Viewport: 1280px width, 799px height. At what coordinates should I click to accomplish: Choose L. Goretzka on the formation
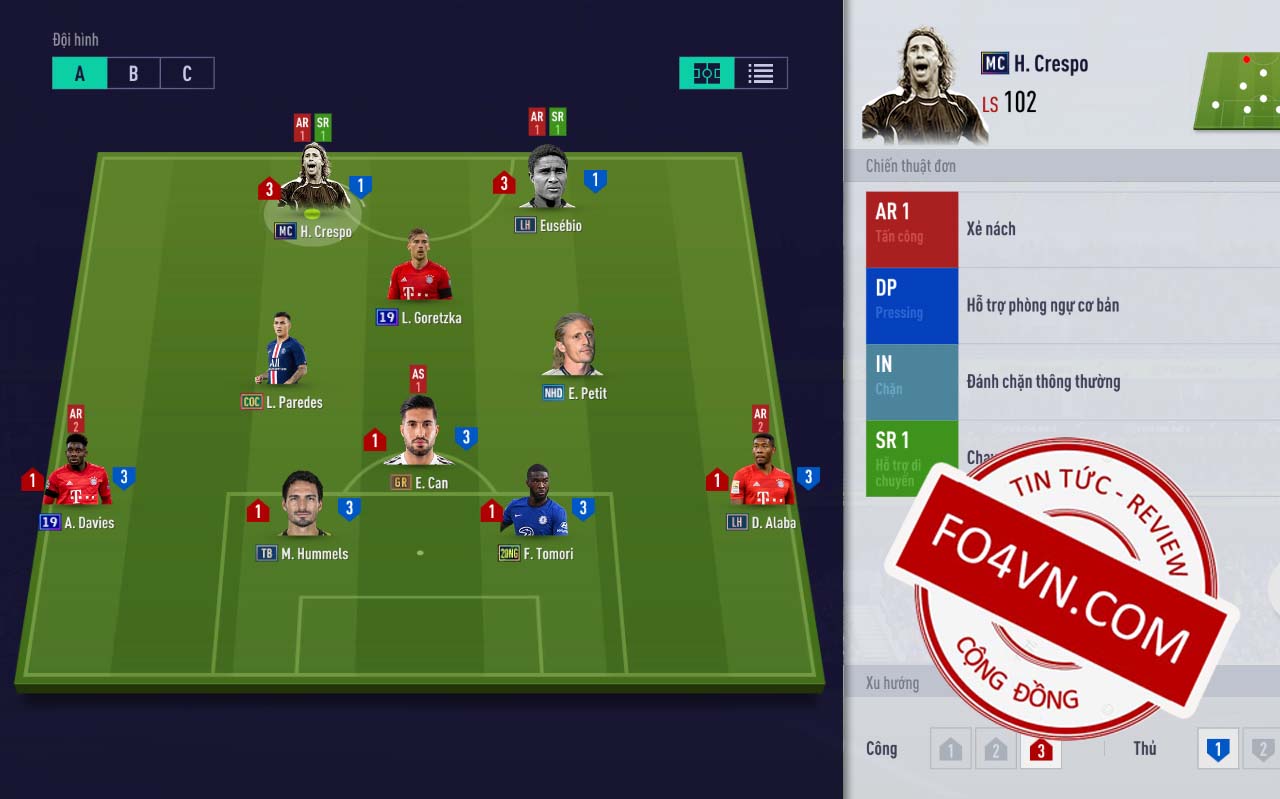click(419, 270)
